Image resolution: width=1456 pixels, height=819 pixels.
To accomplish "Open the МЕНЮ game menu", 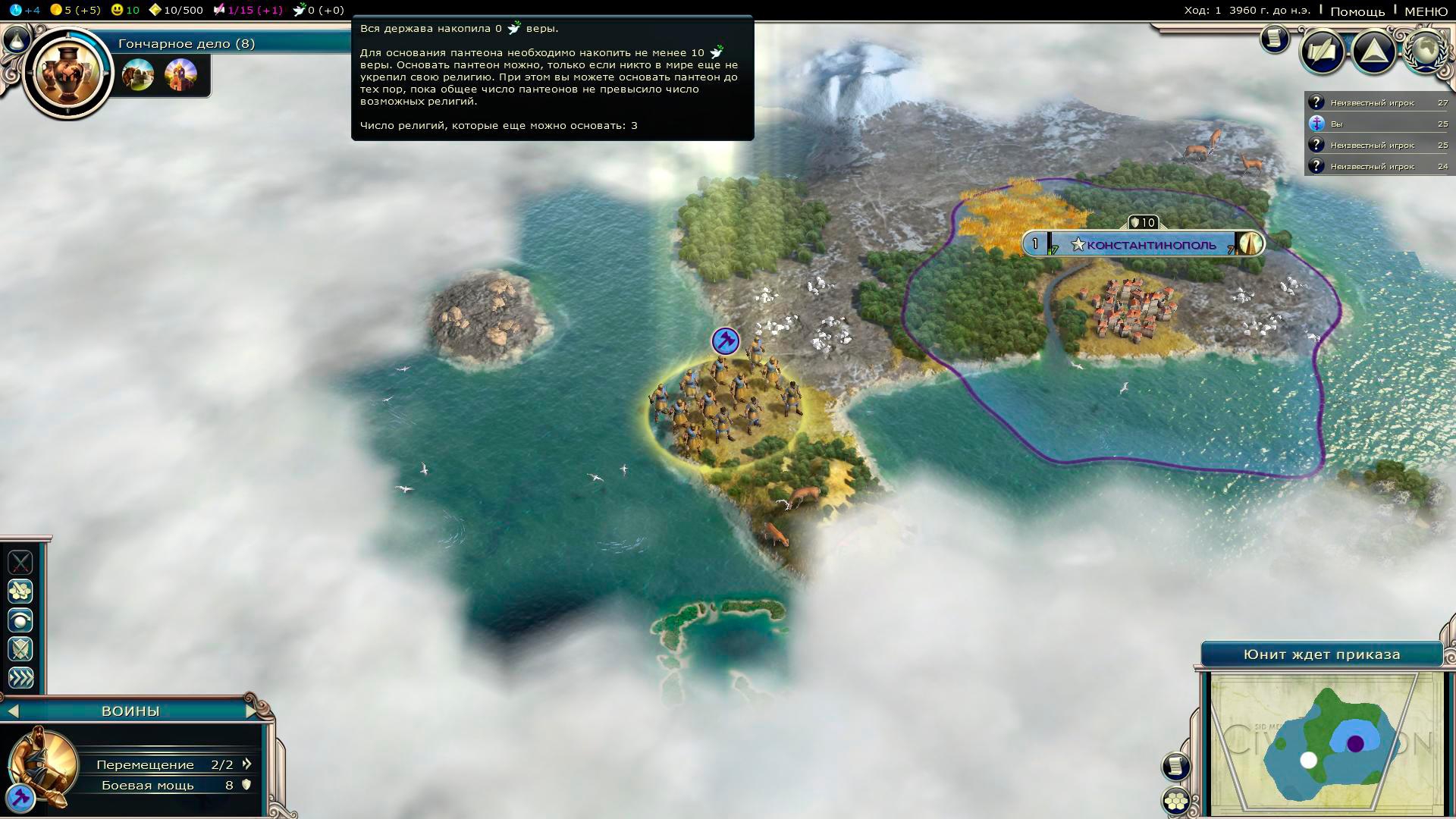I will tap(1426, 11).
